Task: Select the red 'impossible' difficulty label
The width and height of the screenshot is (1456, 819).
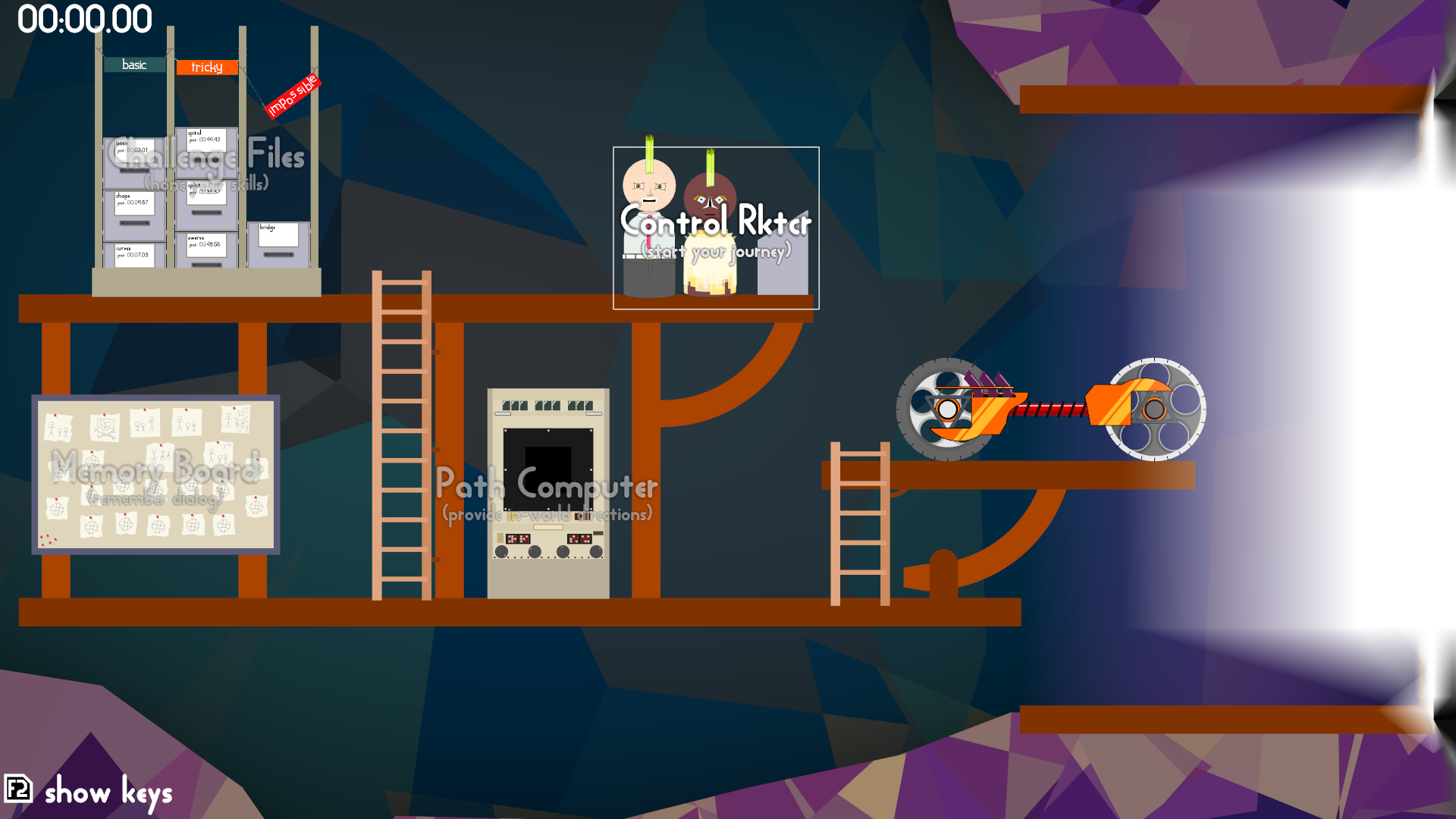Action: [x=293, y=96]
